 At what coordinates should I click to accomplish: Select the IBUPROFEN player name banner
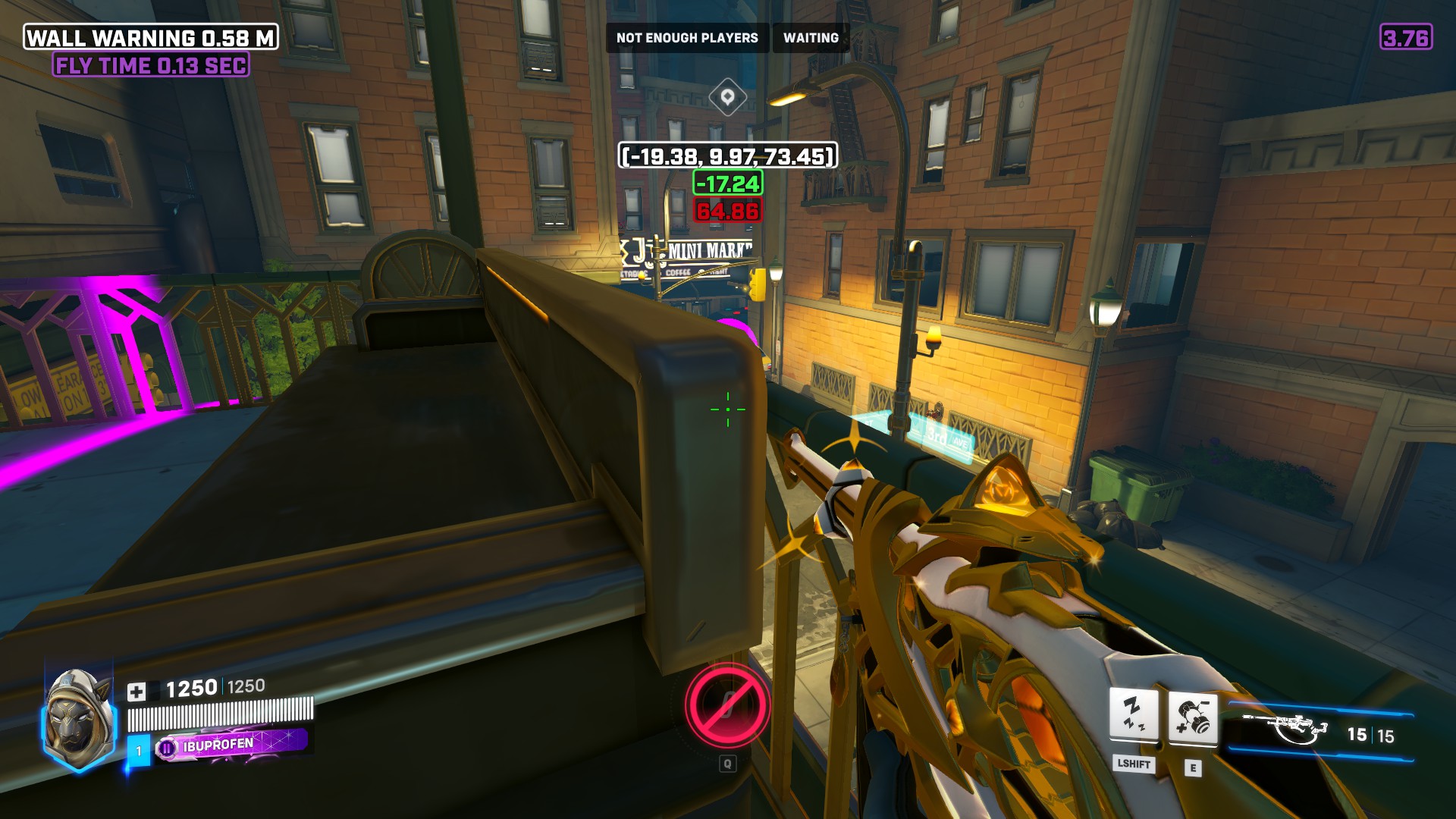pos(231,745)
